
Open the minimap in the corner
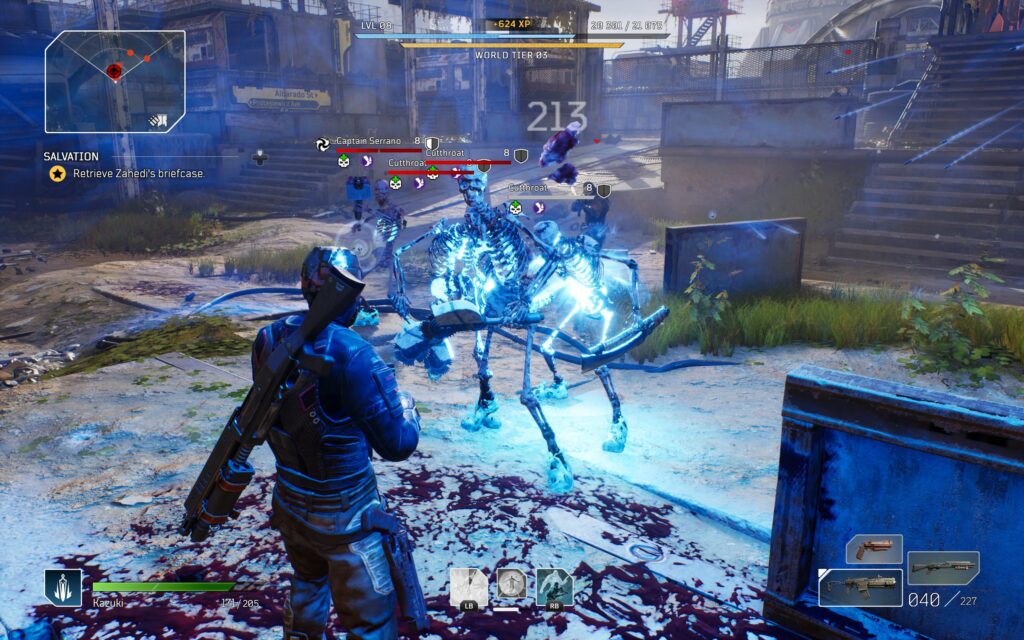[115, 81]
